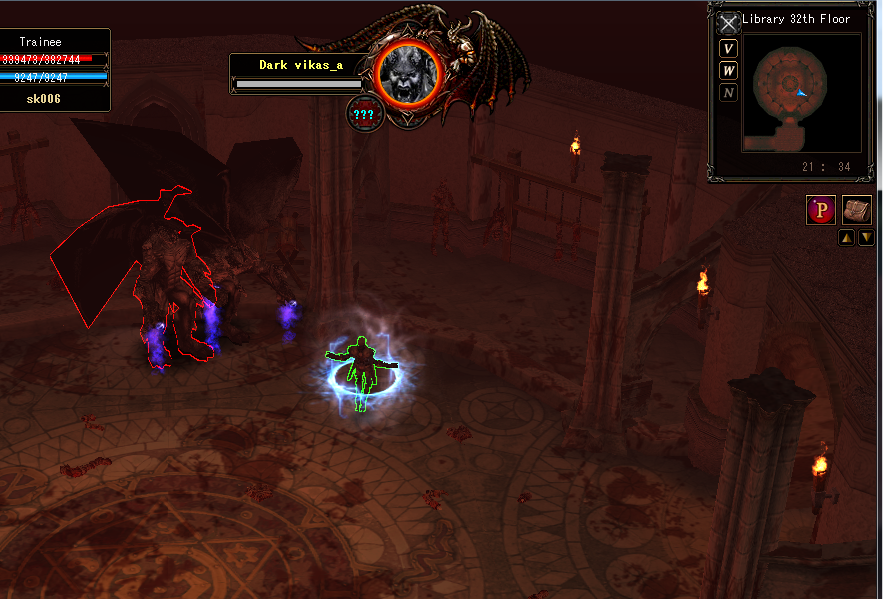The height and width of the screenshot is (599, 883).
Task: Click the gold up arrow button
Action: (x=846, y=238)
